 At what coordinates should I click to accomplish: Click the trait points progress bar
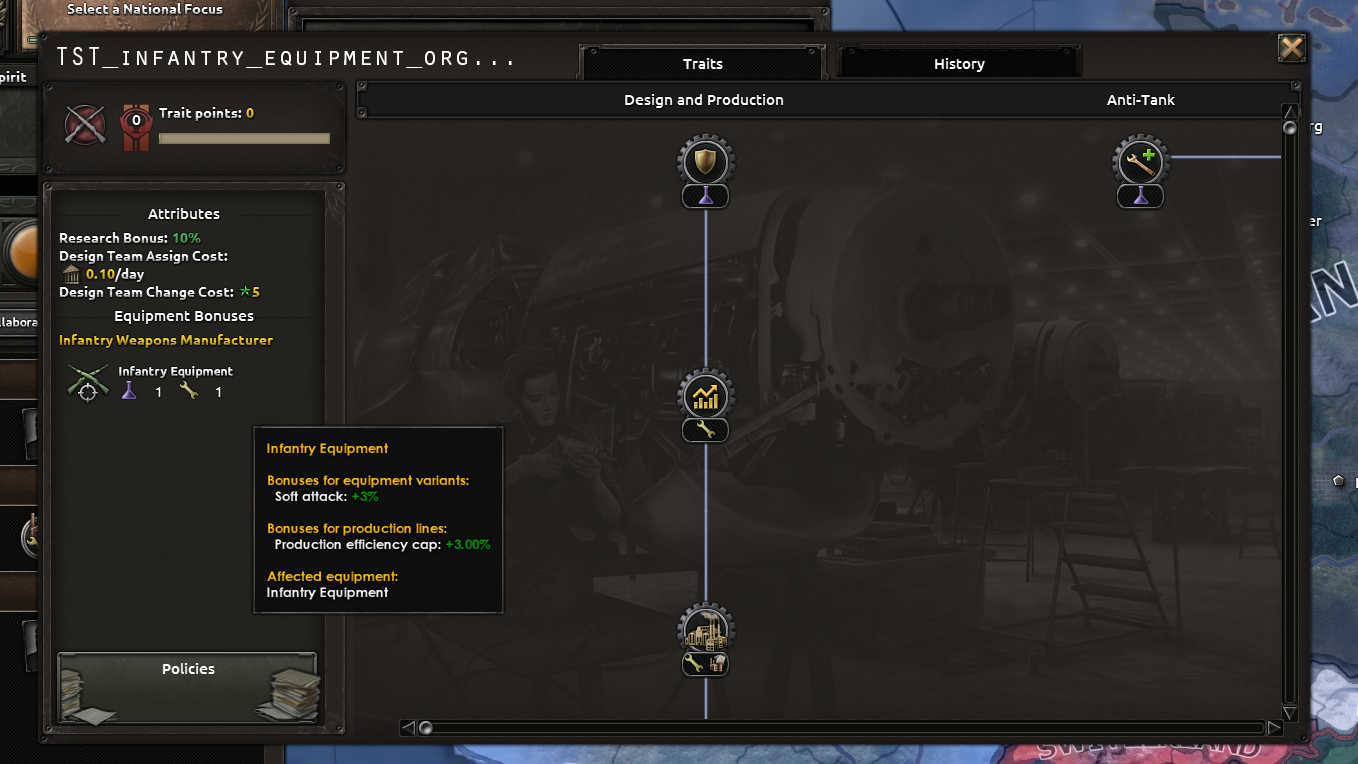244,138
